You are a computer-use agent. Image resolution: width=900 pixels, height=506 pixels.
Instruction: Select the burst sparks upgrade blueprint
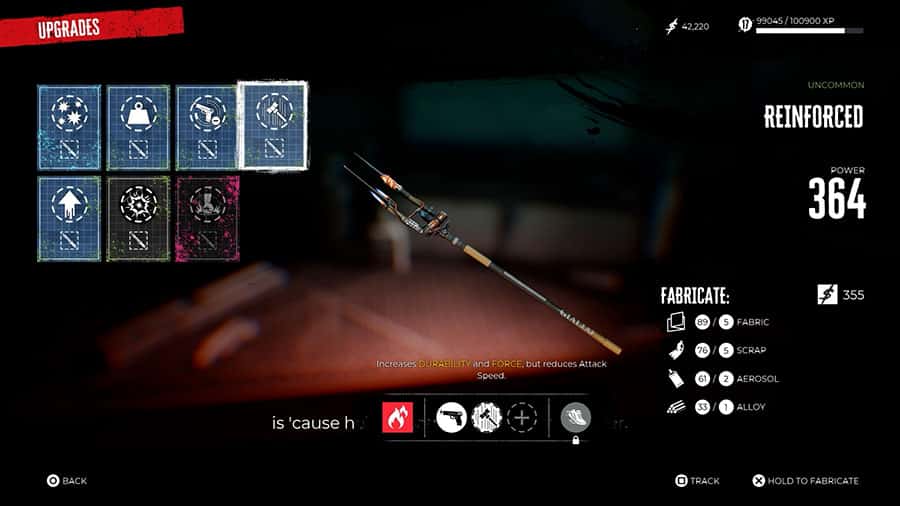pos(70,127)
